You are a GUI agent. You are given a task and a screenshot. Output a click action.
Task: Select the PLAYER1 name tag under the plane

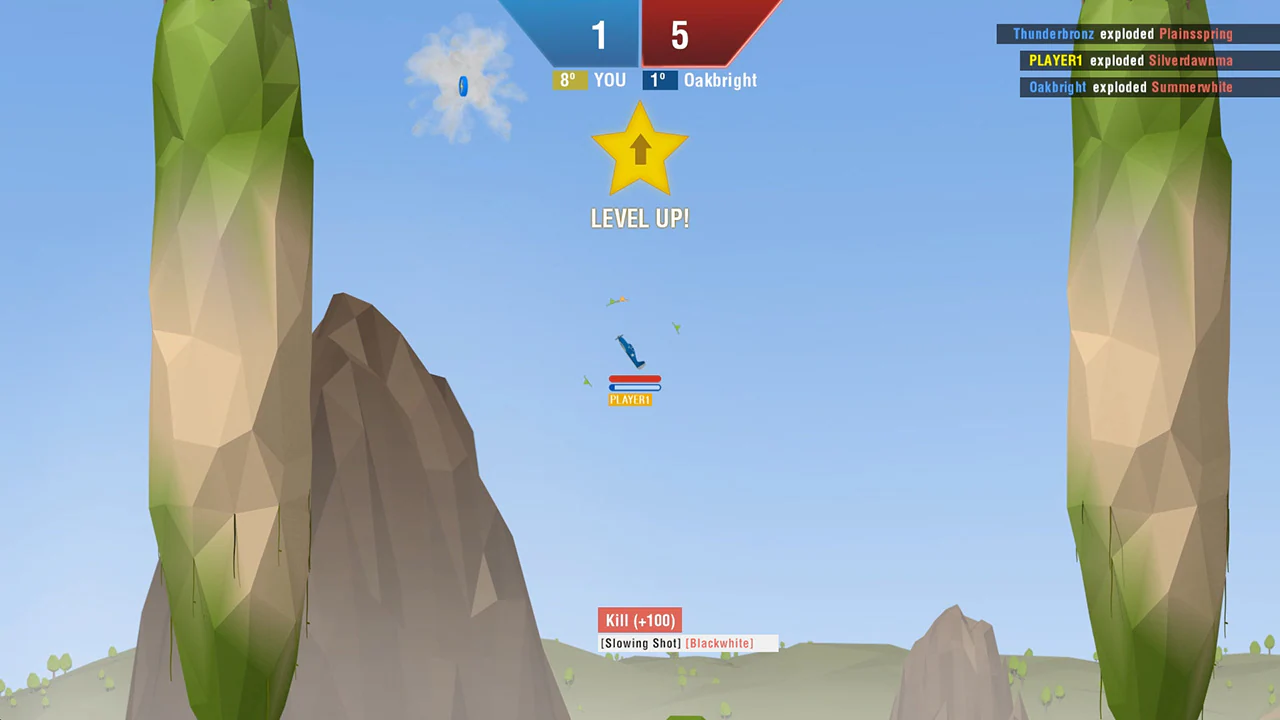point(630,399)
